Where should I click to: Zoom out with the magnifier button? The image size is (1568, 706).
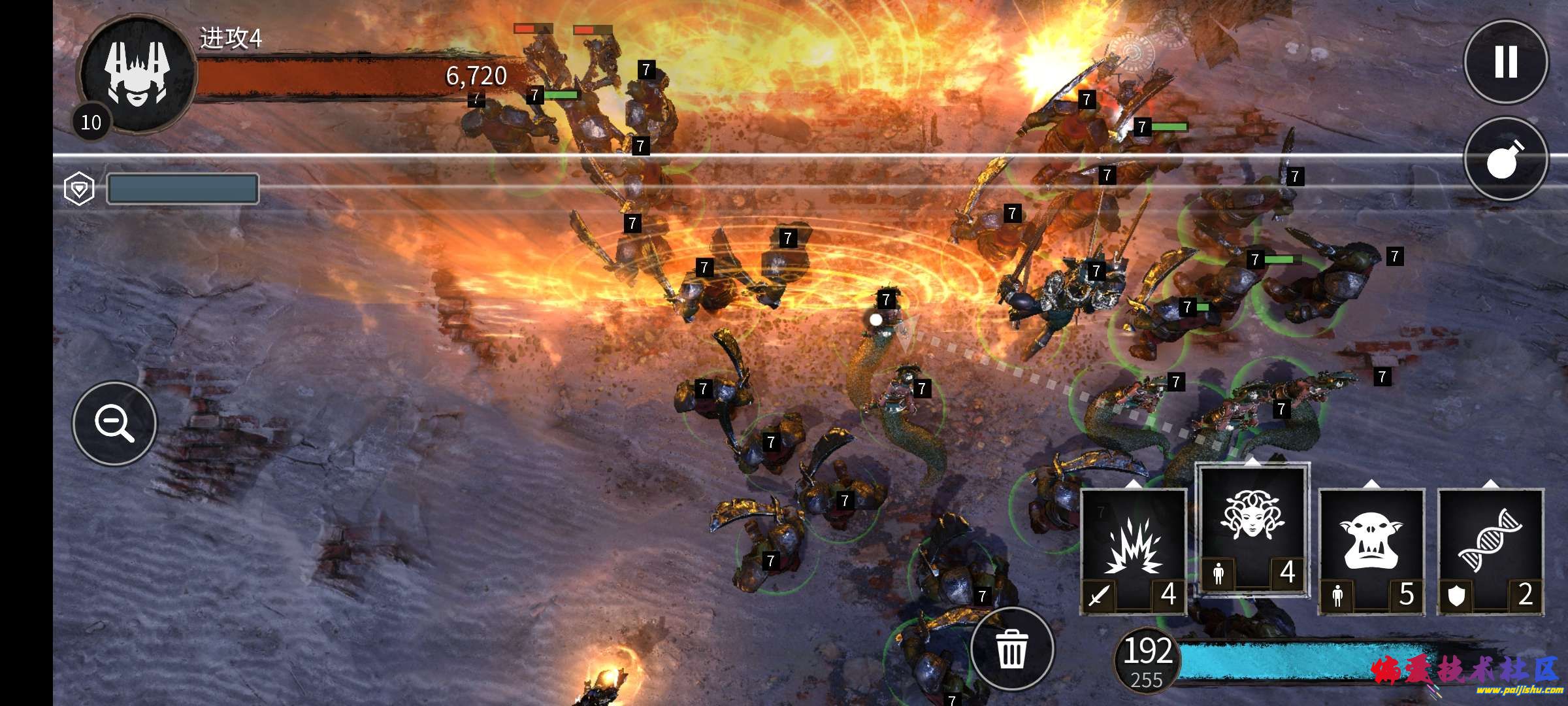tap(115, 424)
